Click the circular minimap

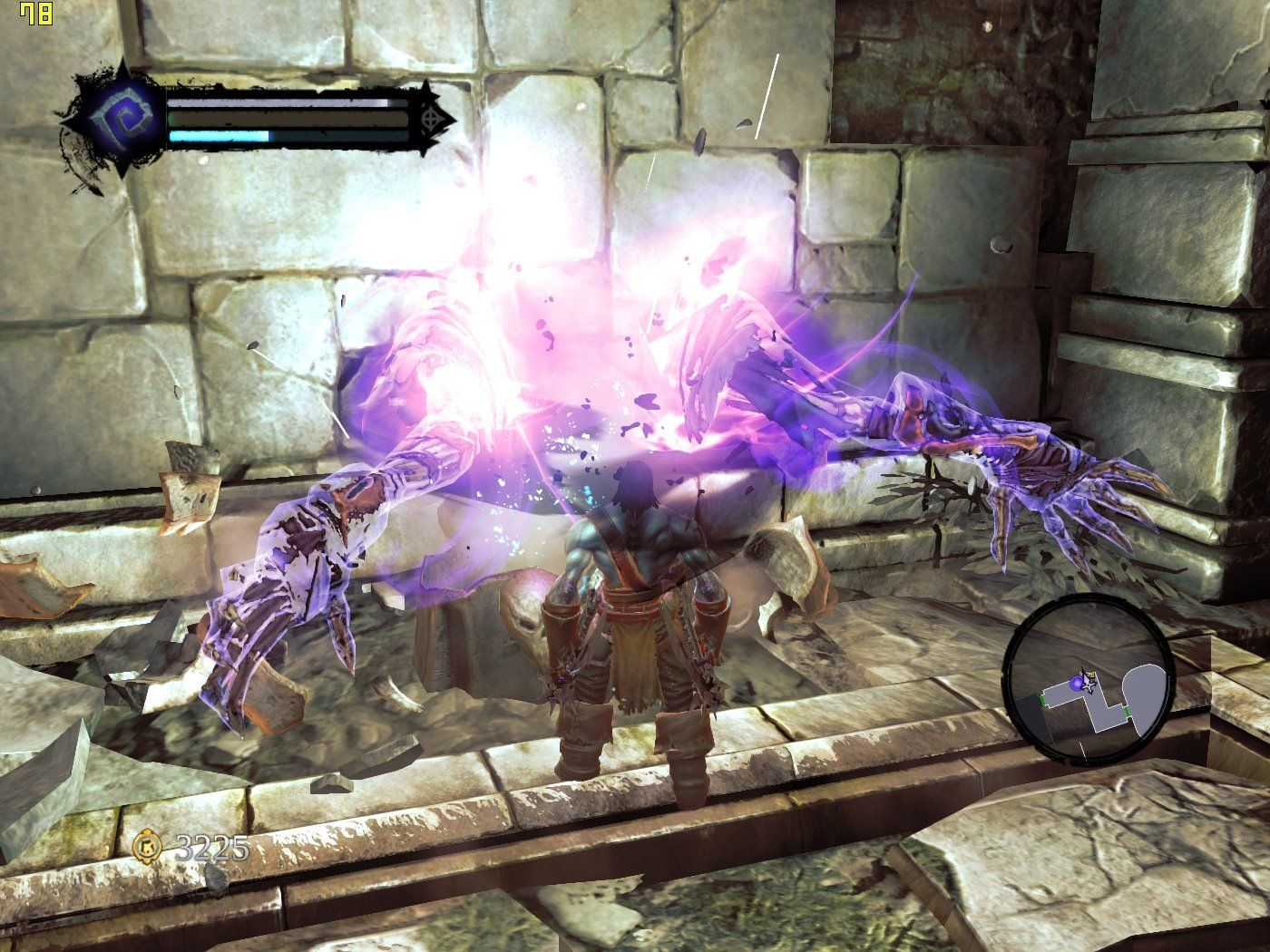pos(1090,682)
